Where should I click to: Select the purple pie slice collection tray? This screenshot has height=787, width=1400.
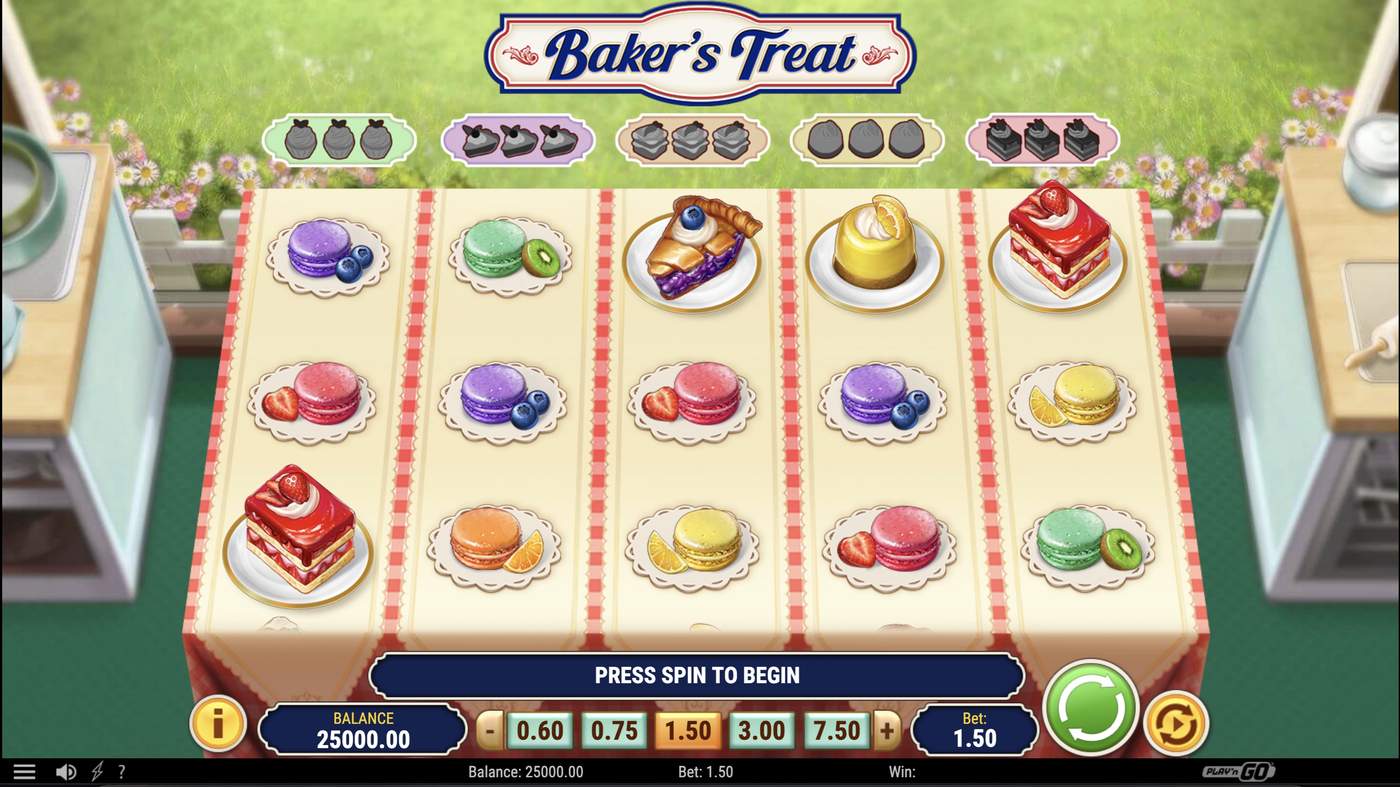(517, 140)
